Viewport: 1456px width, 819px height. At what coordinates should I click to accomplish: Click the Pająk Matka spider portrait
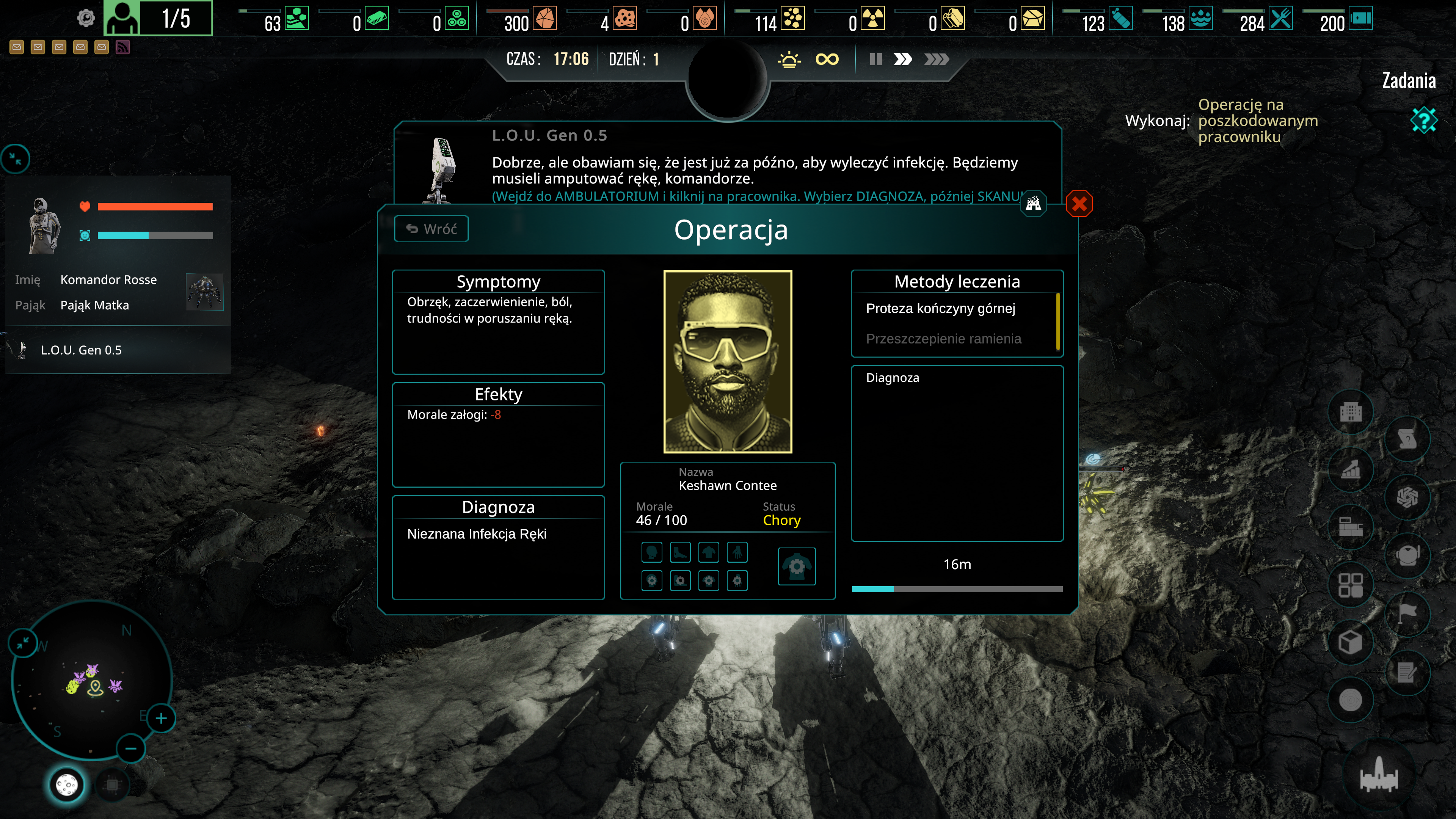205,292
